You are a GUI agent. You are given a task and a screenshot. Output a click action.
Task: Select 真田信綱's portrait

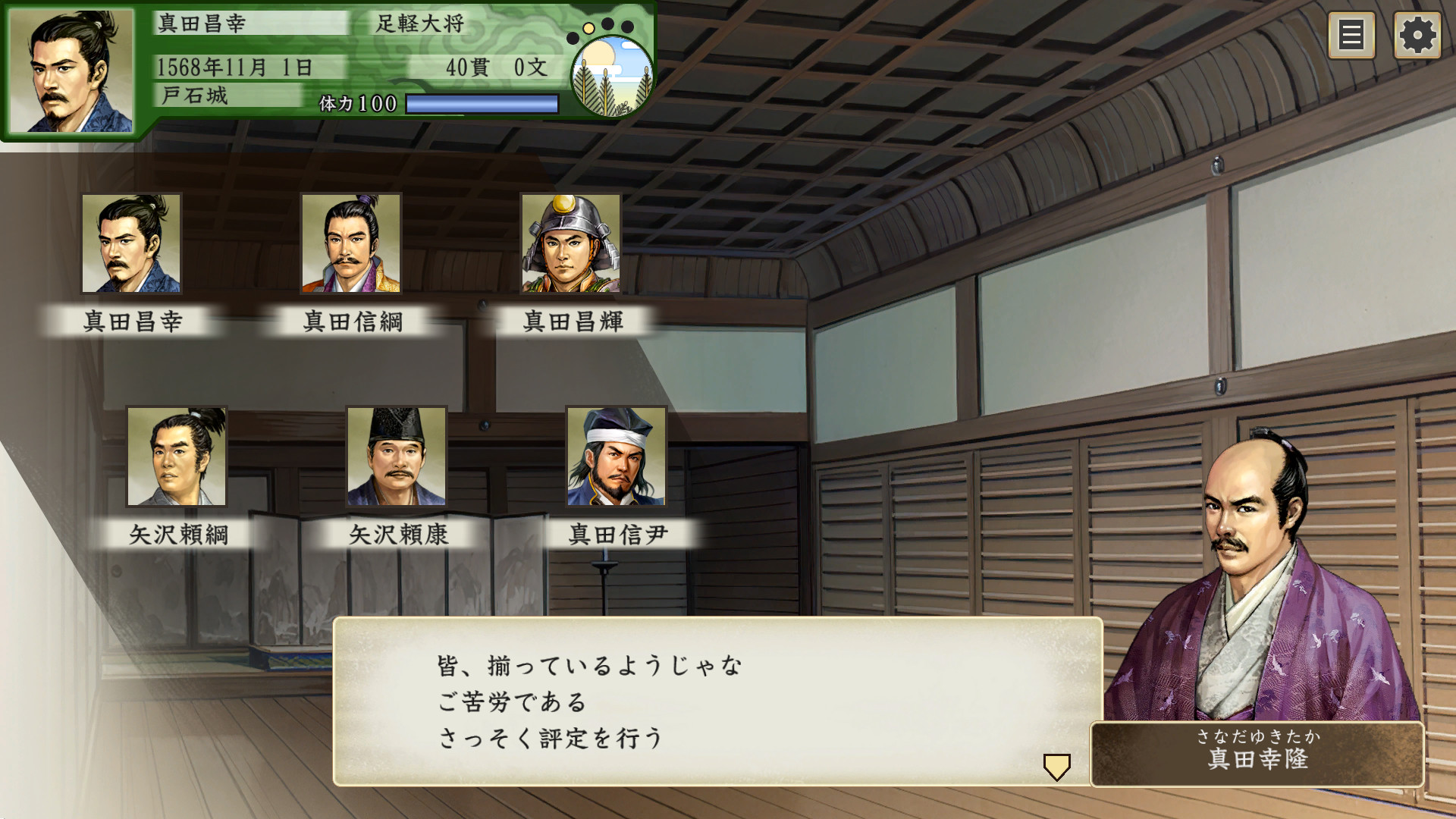[x=351, y=244]
